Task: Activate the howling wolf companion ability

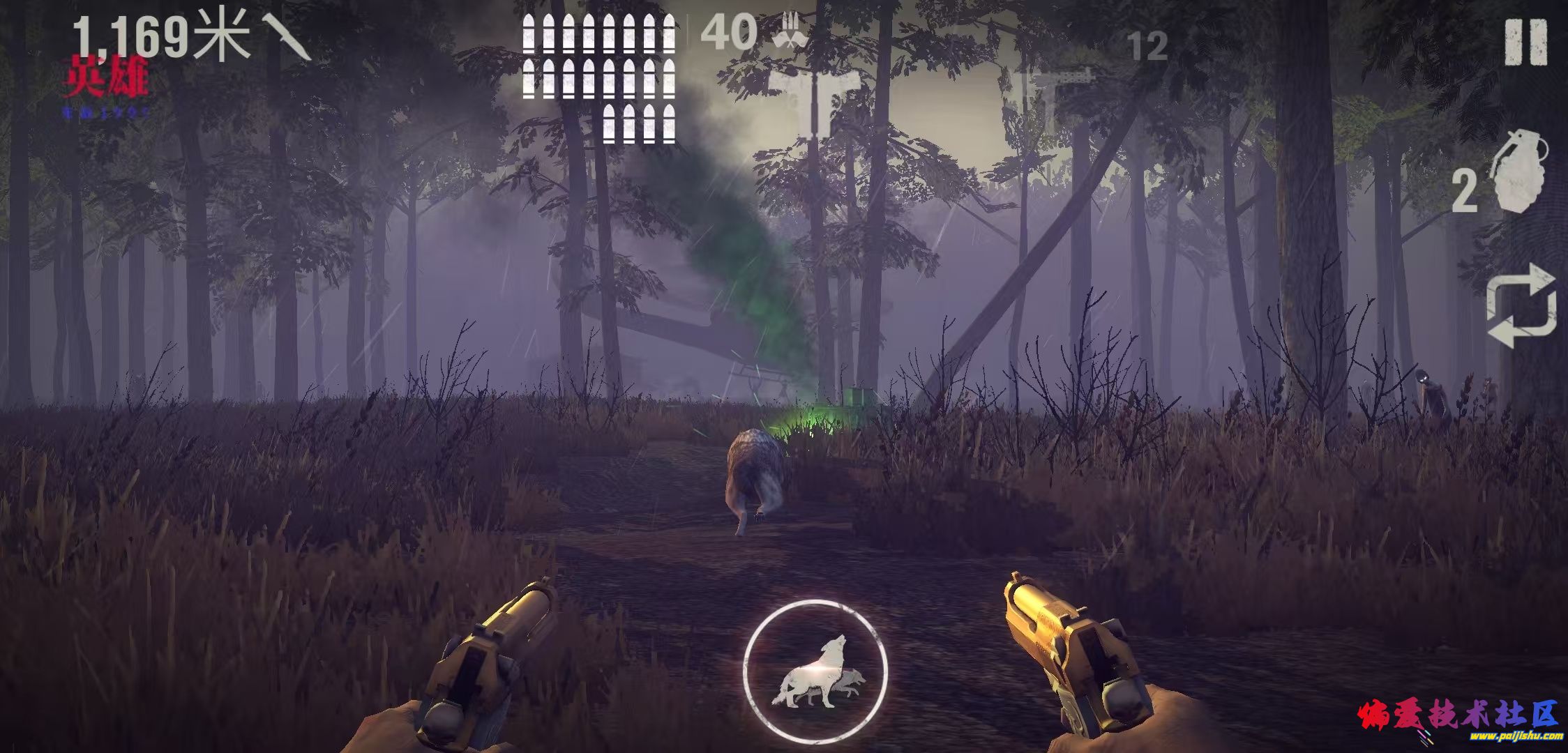Action: pos(815,672)
